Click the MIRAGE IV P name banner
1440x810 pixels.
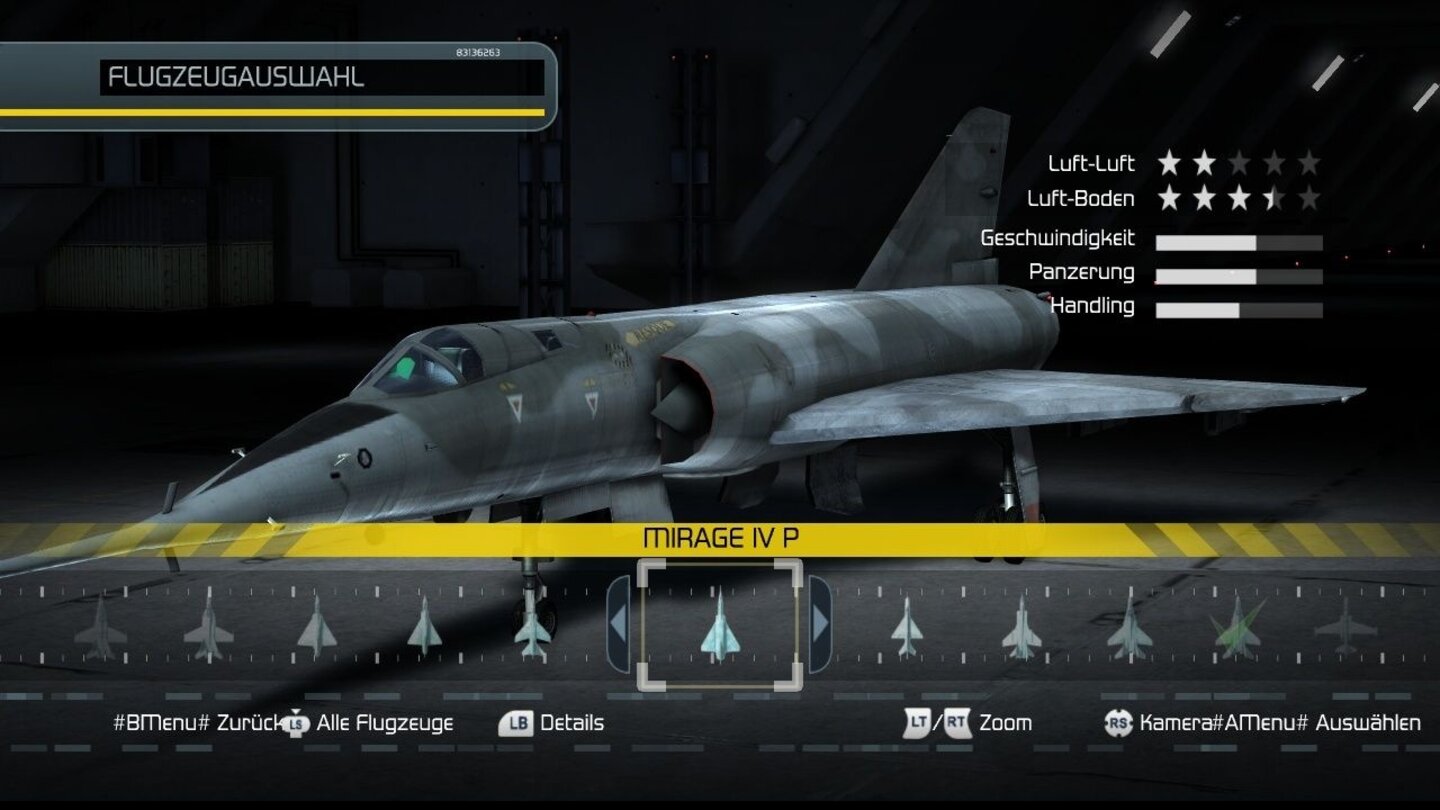coord(722,537)
